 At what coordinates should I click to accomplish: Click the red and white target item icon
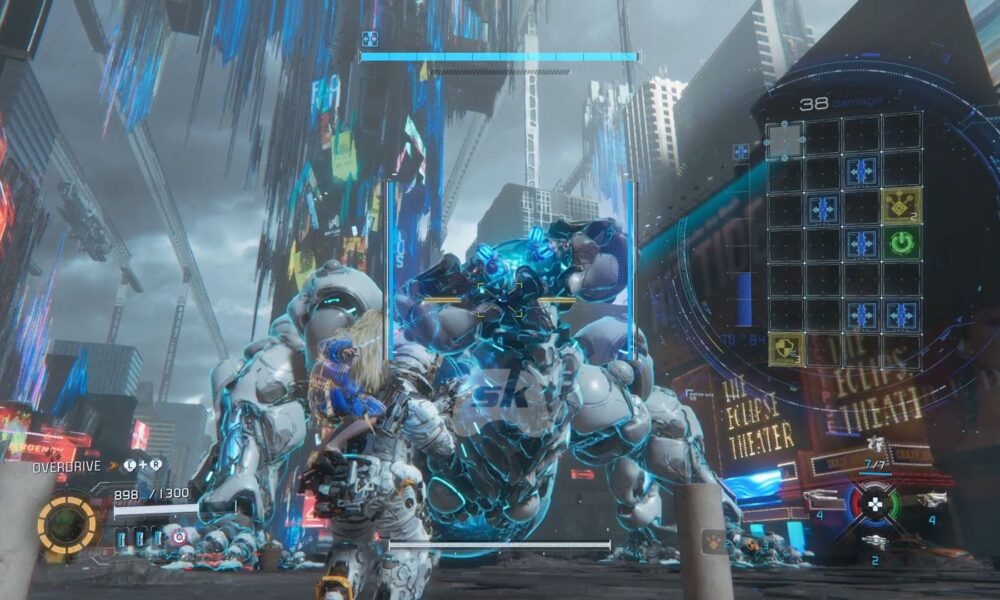coord(180,538)
